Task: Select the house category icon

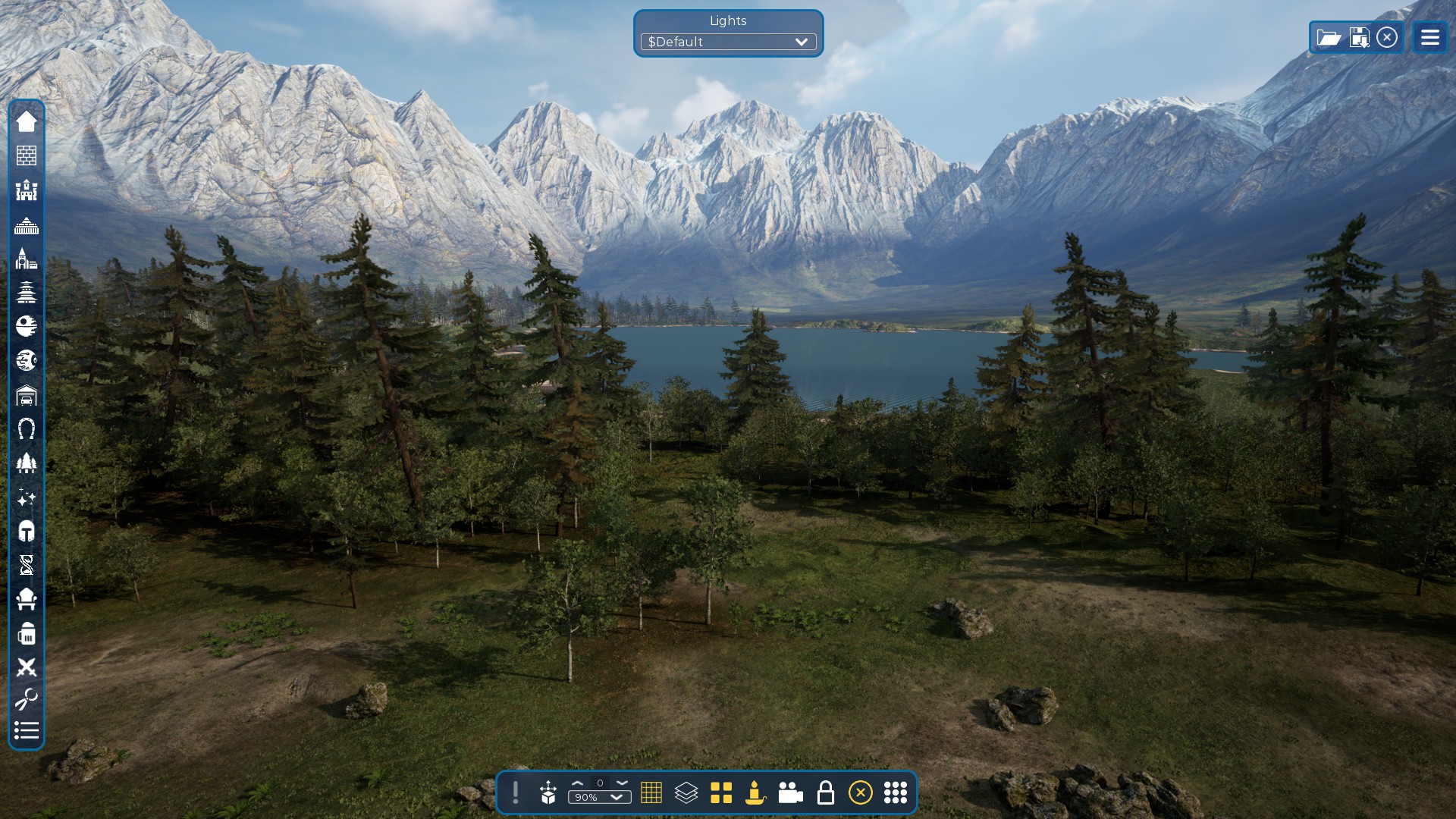Action: 27,121
